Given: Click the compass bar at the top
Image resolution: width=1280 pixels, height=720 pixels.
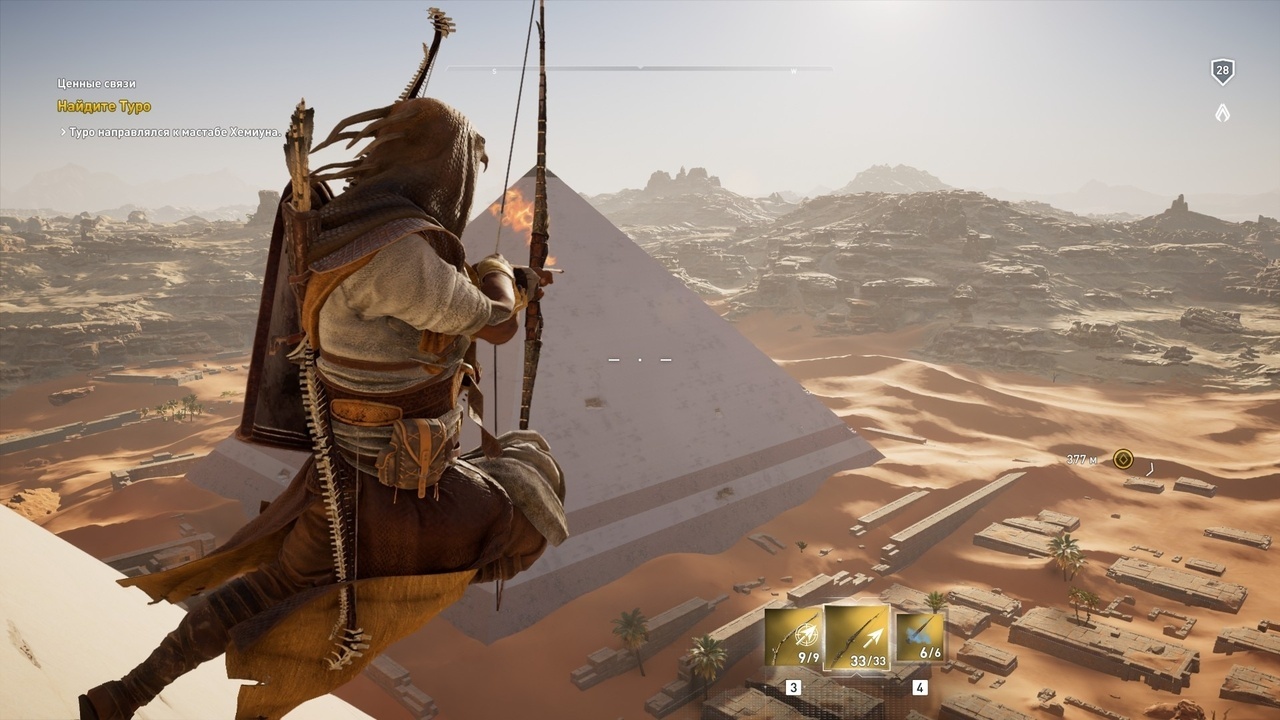Looking at the screenshot, I should click(640, 68).
